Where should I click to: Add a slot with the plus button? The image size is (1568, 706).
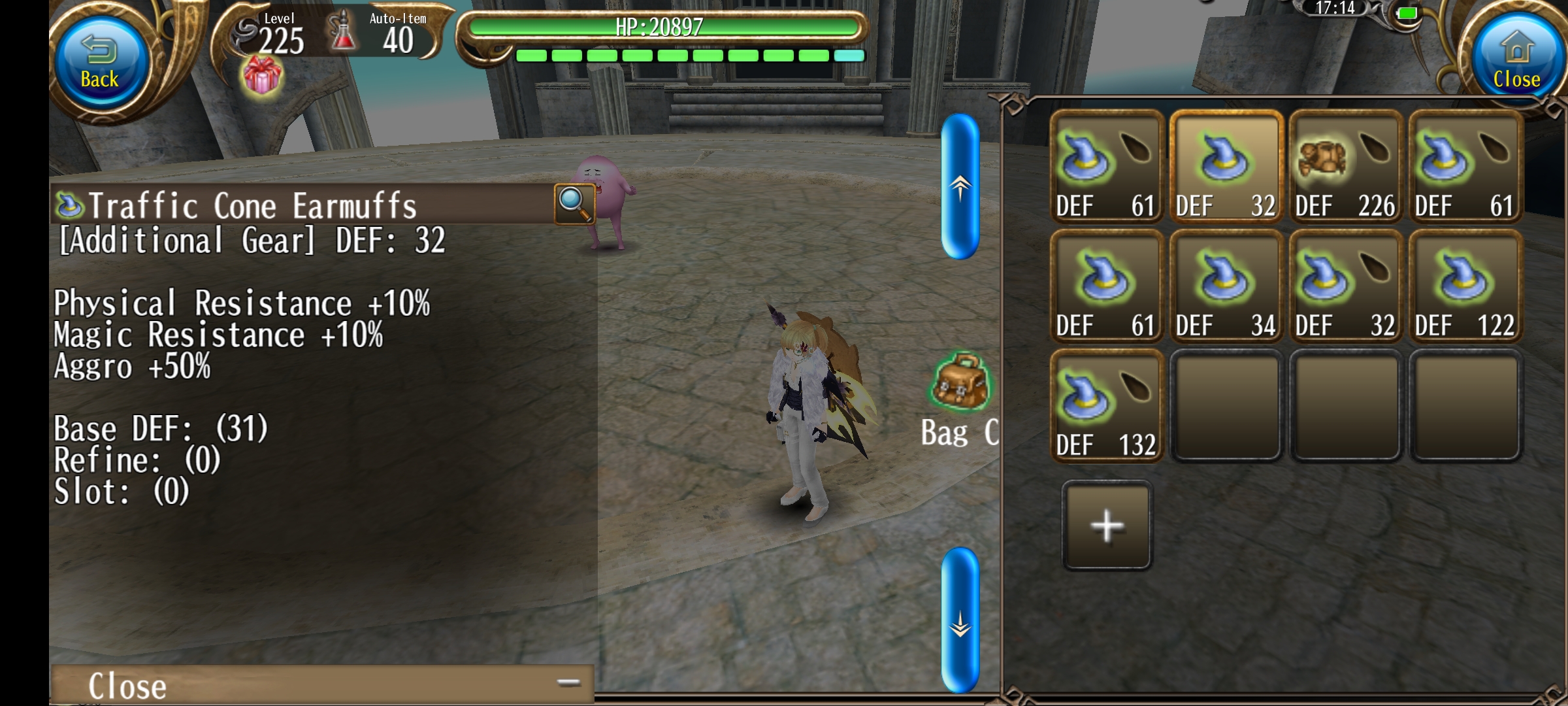(1107, 526)
